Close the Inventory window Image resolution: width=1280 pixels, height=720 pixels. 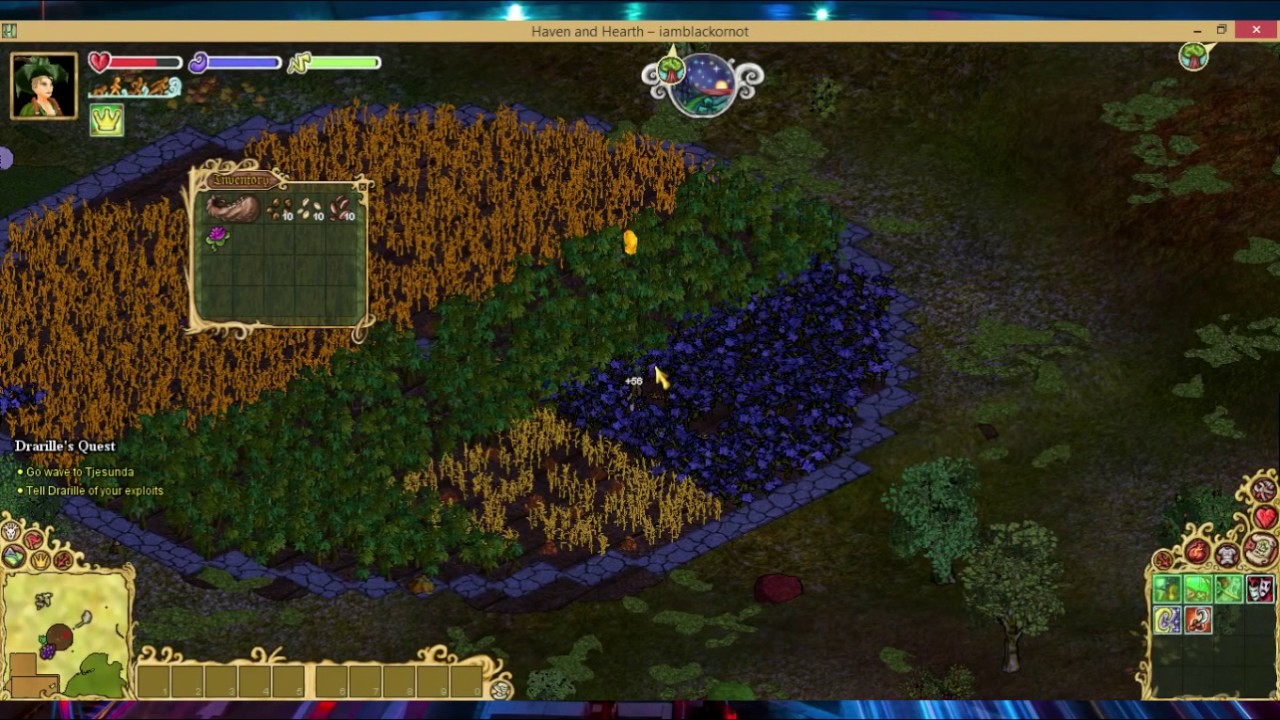pyautogui.click(x=362, y=185)
